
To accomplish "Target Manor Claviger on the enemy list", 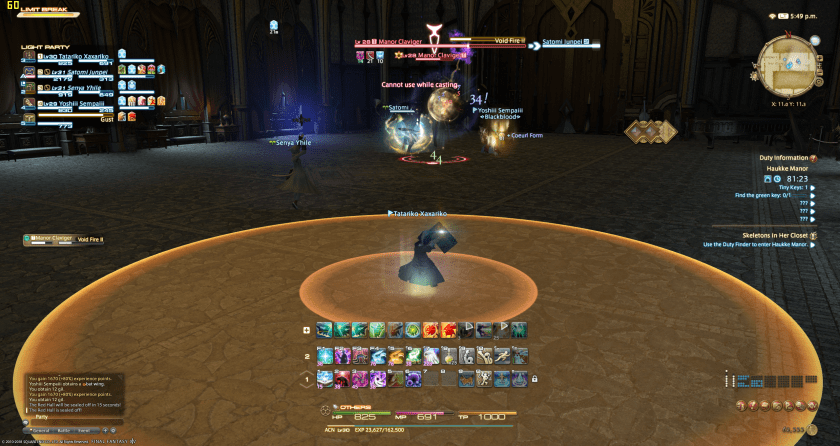I will [55, 239].
